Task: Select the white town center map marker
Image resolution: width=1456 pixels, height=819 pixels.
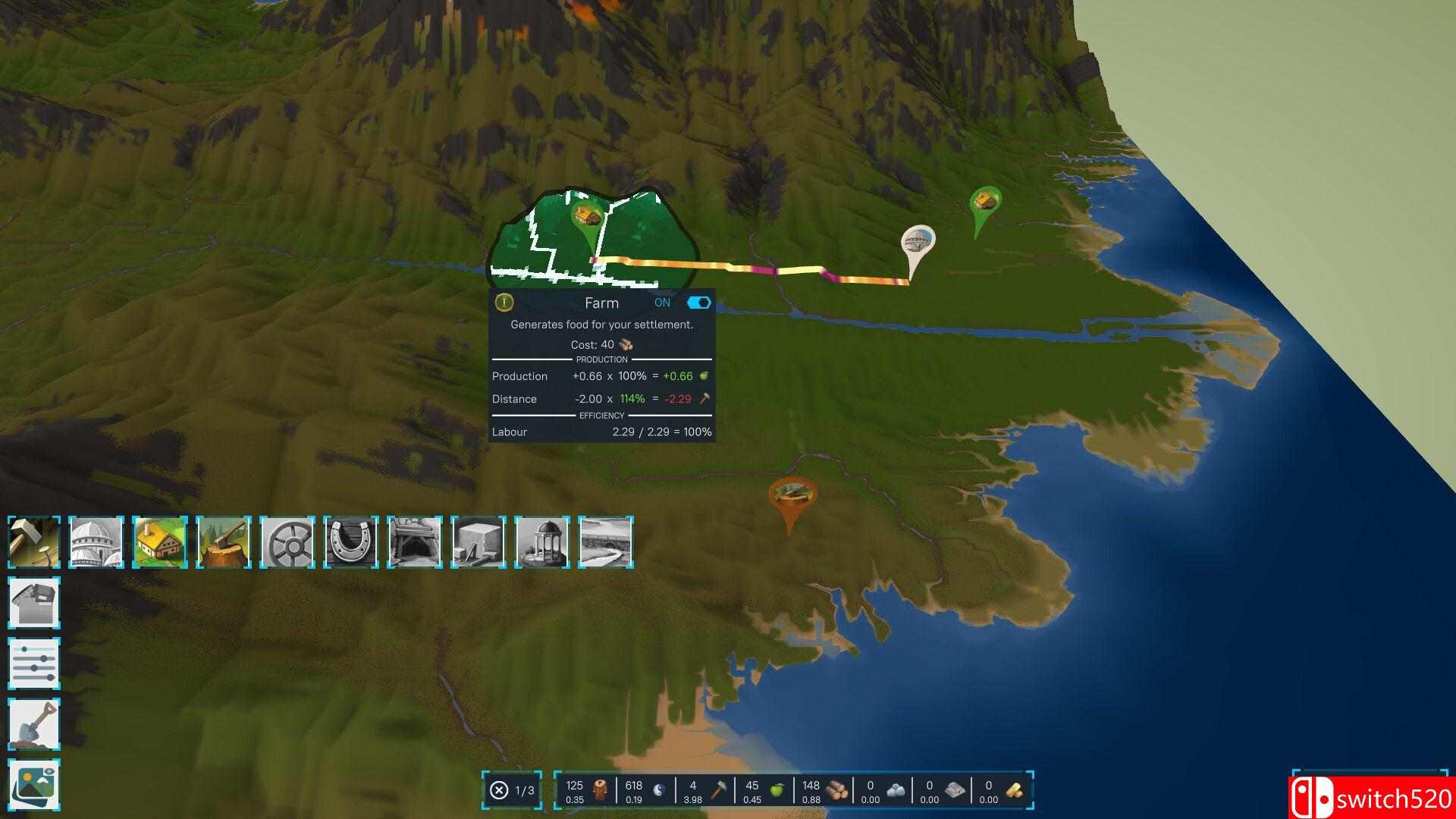Action: pyautogui.click(x=918, y=244)
